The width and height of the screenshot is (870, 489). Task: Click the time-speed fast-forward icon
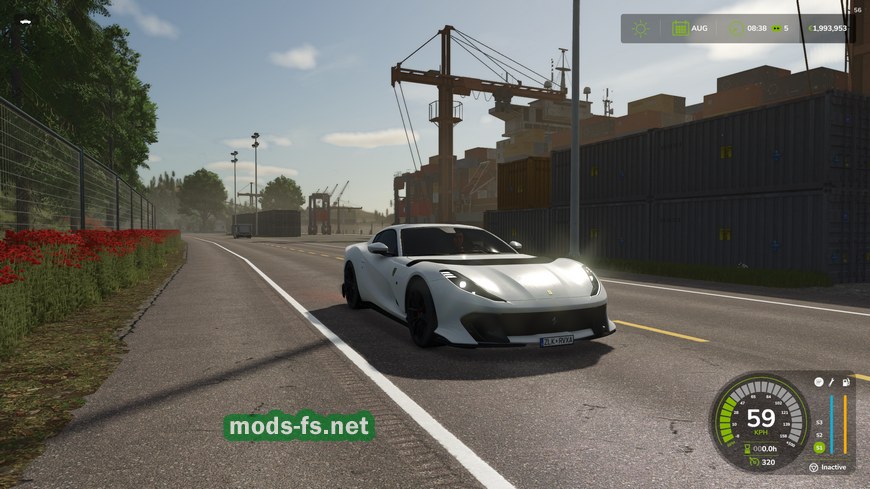pos(774,28)
